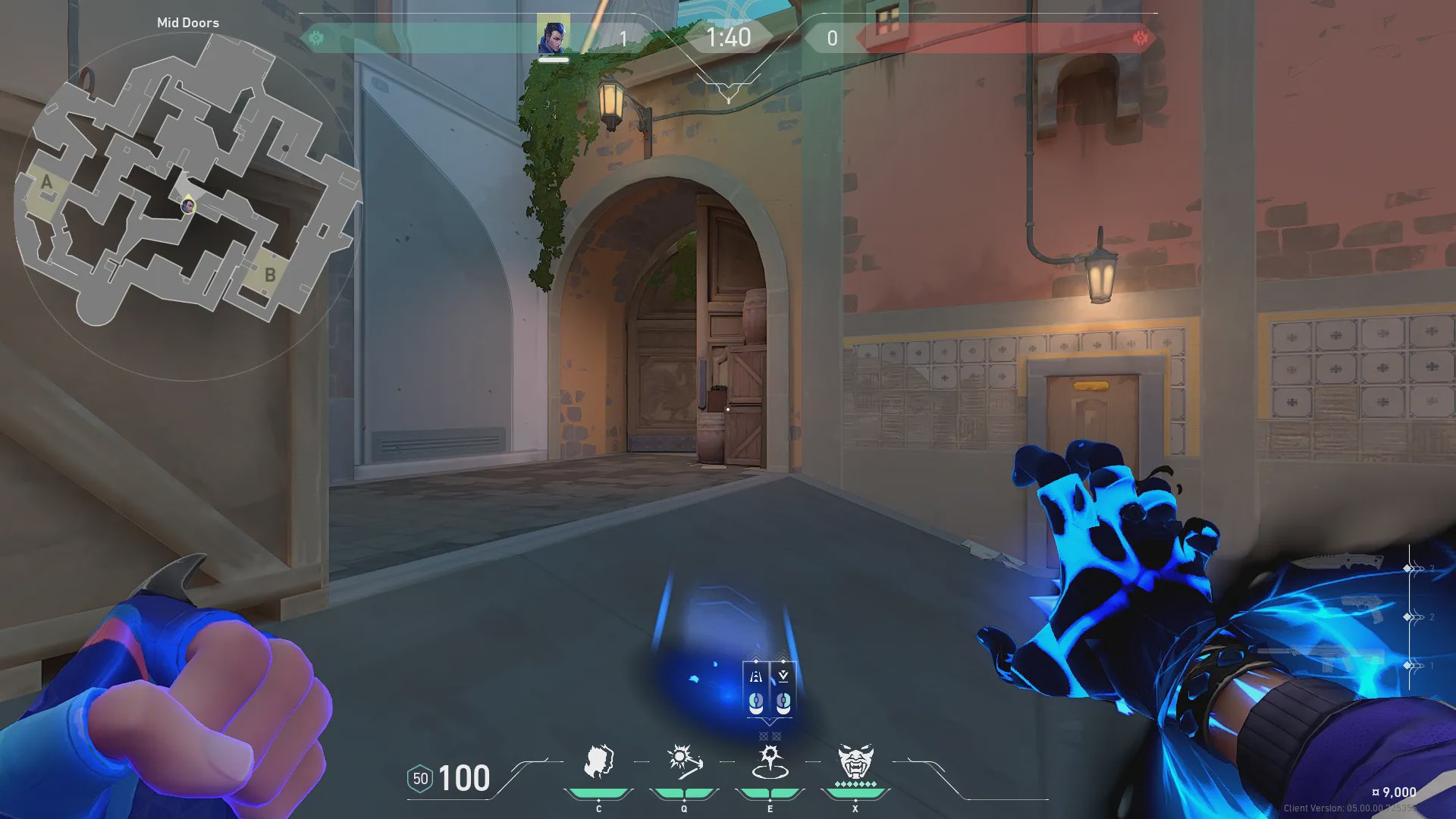The image size is (1456, 819).
Task: Select Yoru's Fakeout ability icon
Action: point(598,761)
